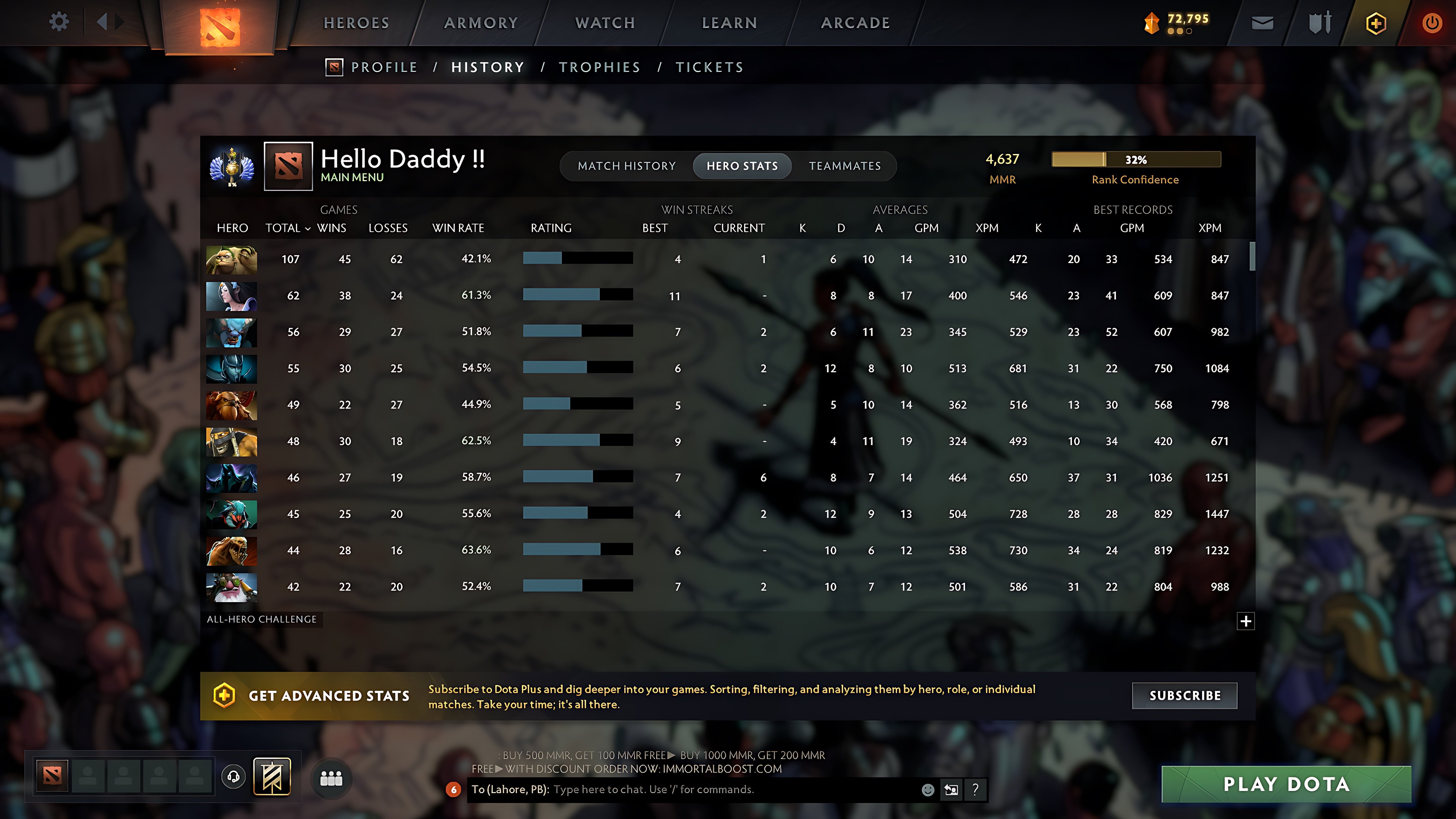Open the whisper reply icon beside chat
1456x819 pixels.
point(952,790)
